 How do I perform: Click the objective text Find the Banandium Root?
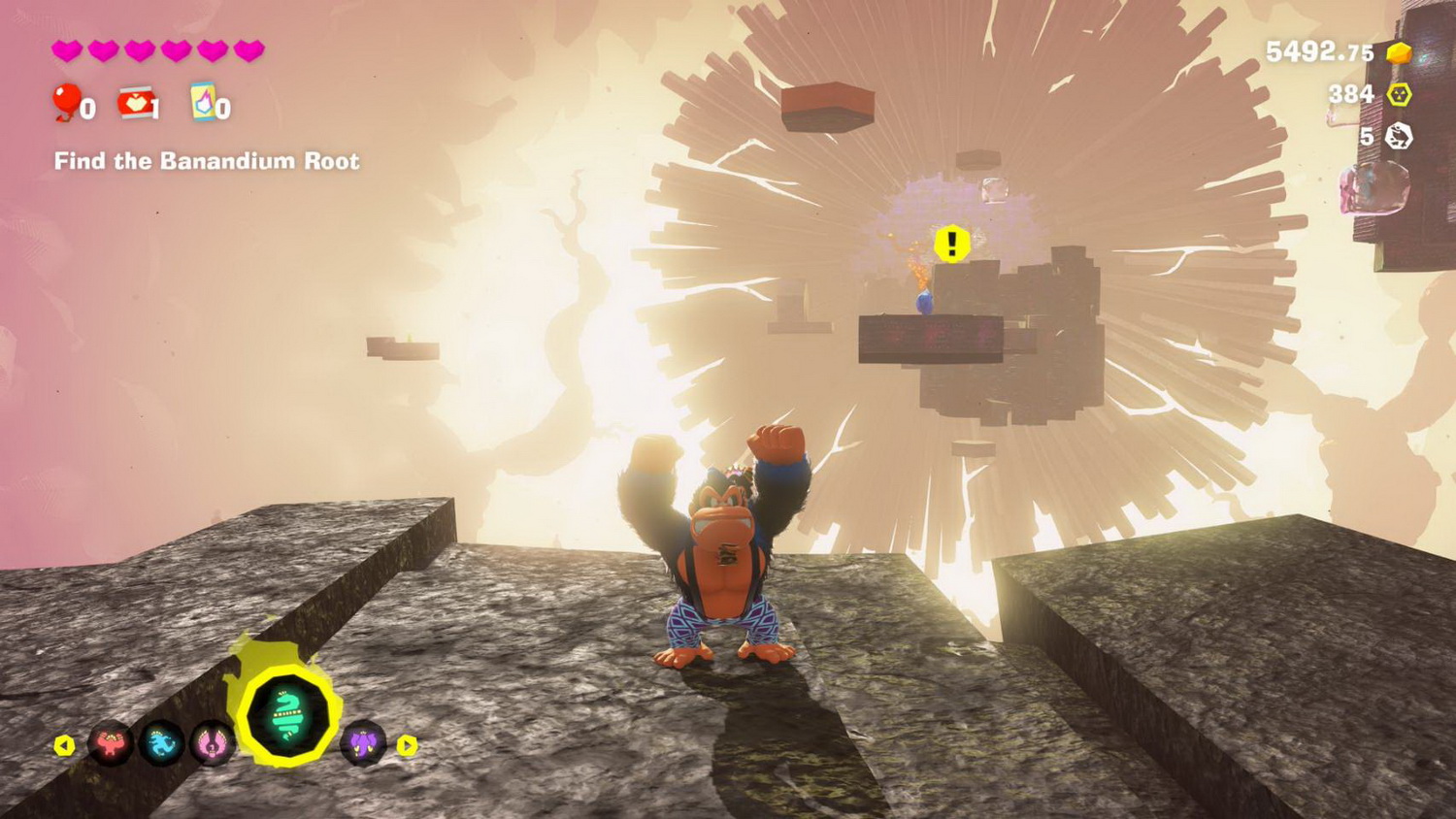[x=206, y=161]
